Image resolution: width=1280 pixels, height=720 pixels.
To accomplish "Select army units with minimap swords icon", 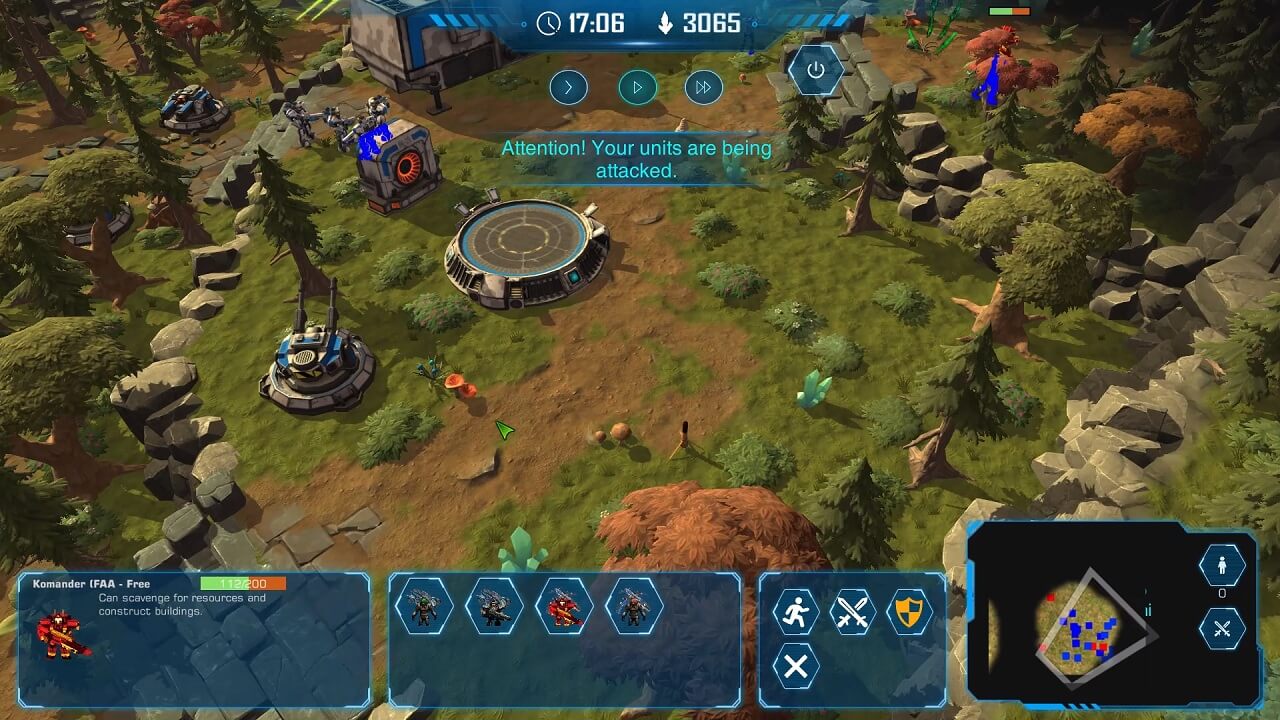I will point(1222,630).
